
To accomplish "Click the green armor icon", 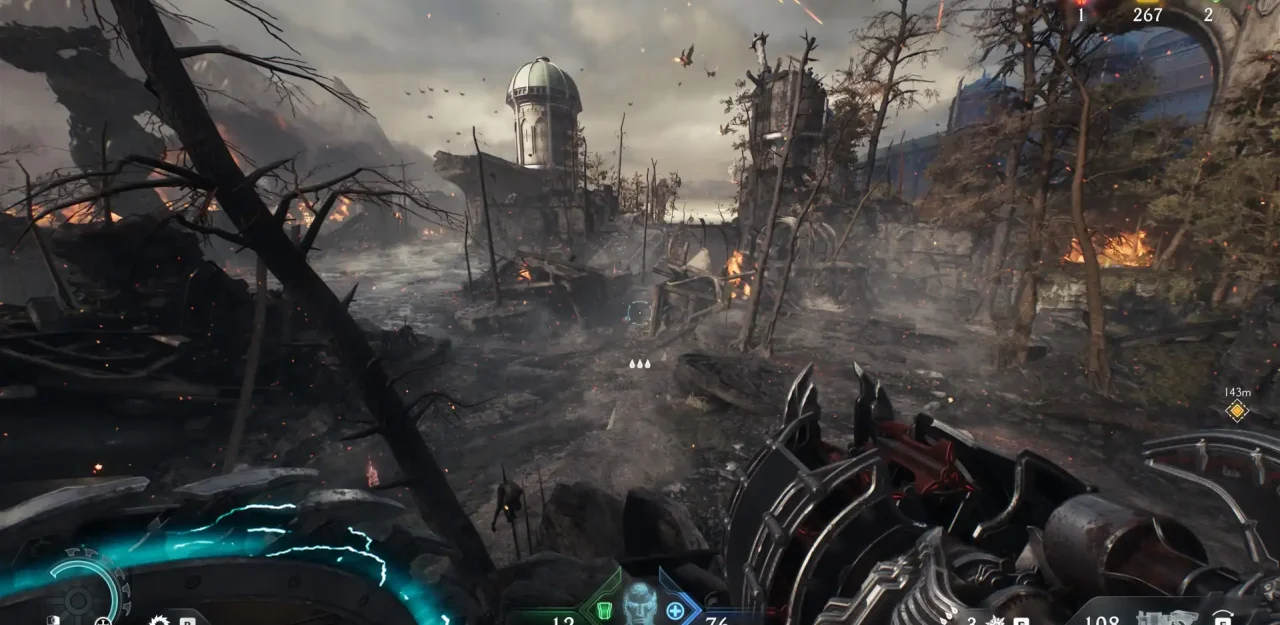I will pos(603,609).
